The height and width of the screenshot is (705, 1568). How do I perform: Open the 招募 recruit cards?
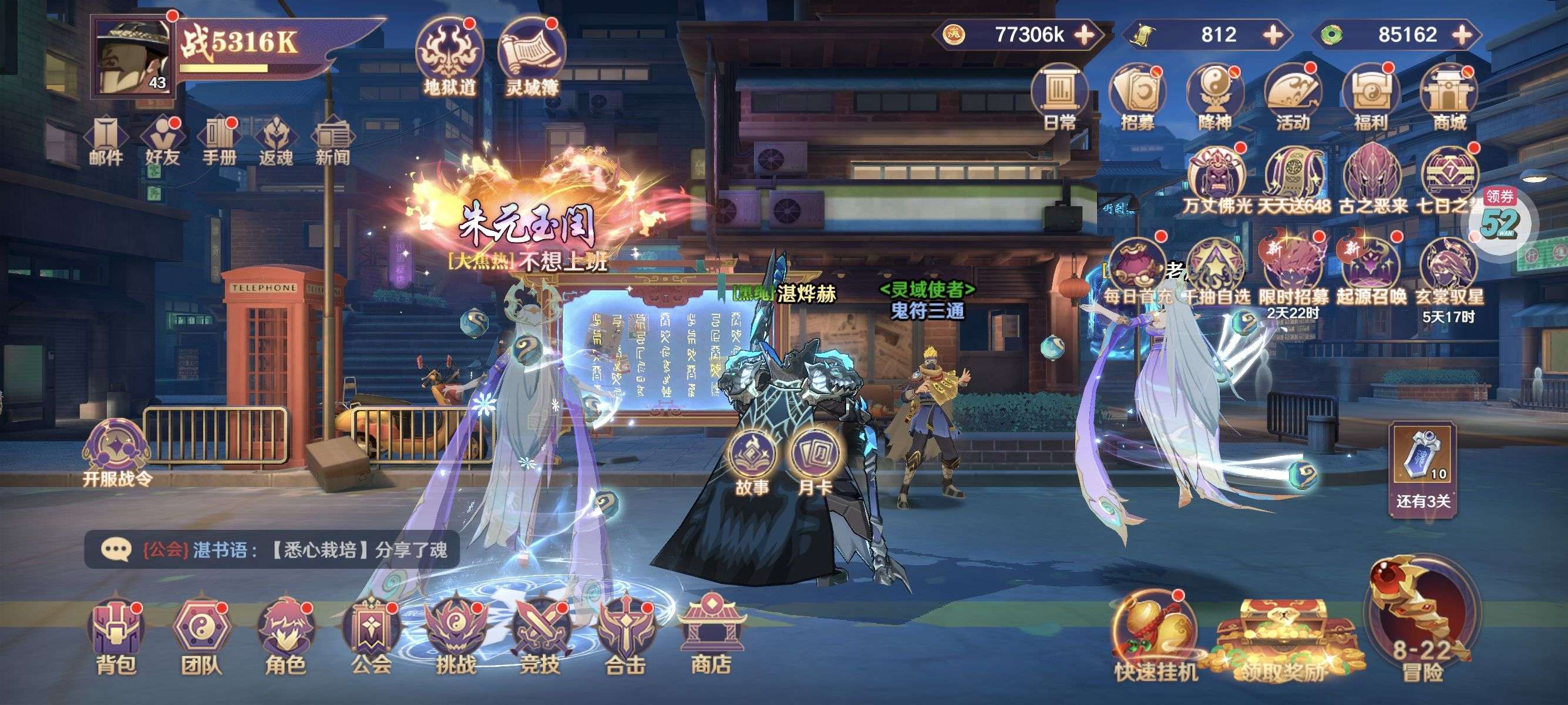pos(1137,98)
